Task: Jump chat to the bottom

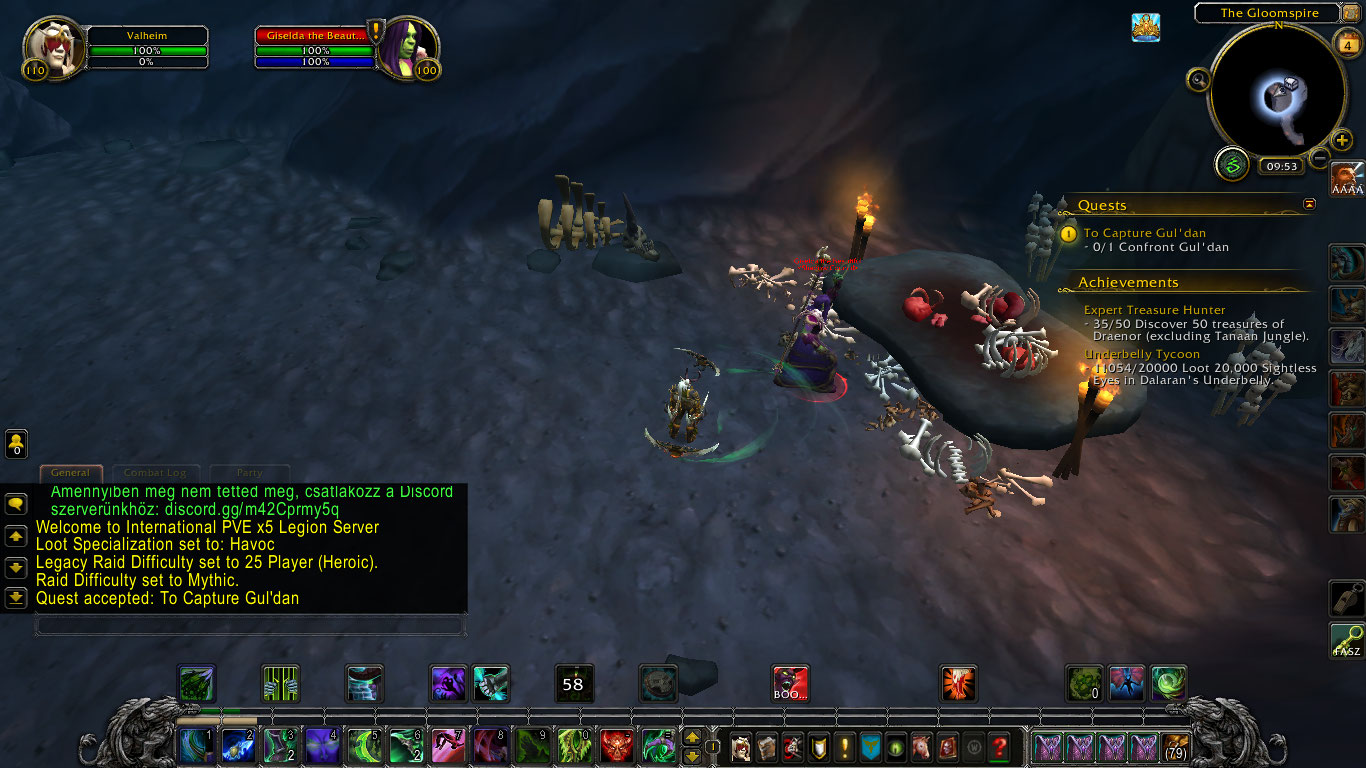Action: click(x=16, y=598)
